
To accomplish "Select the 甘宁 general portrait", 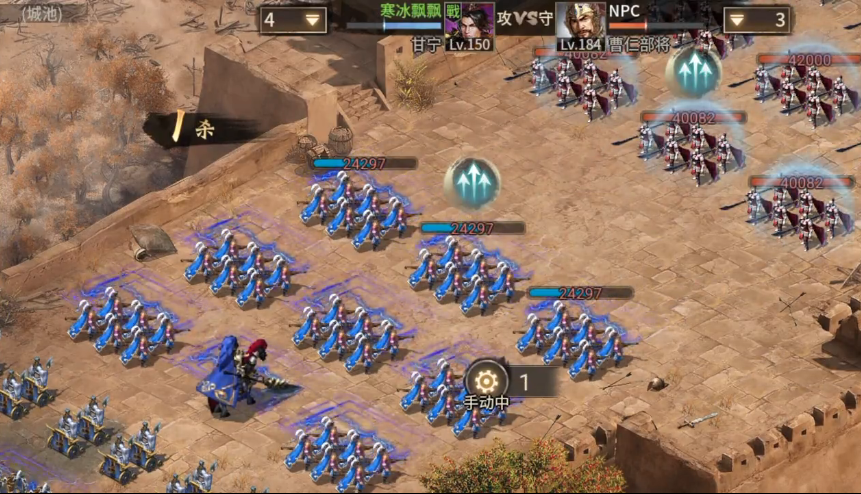I will click(x=469, y=19).
